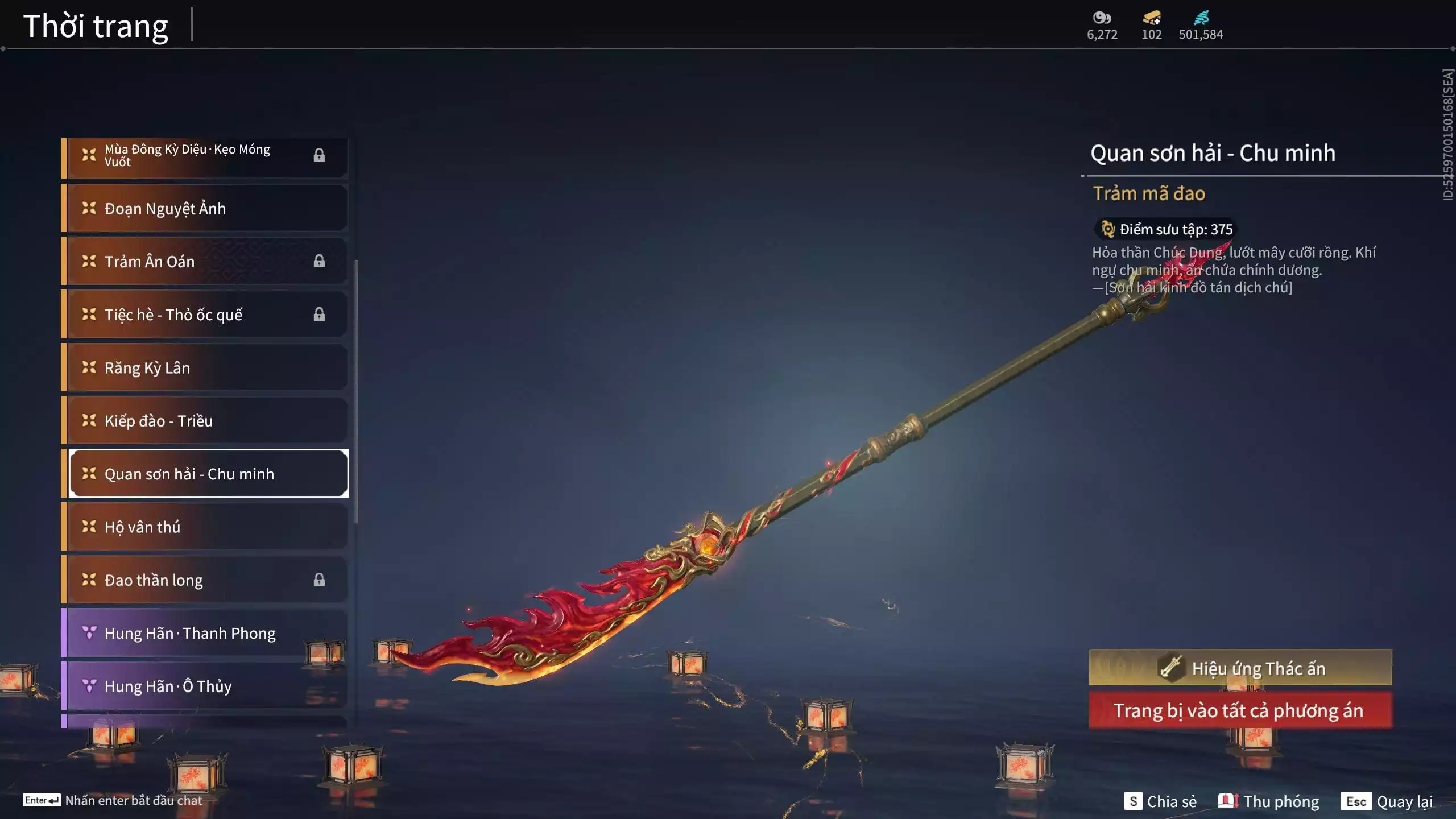Screen dimensions: 1456x819
Task: Click Trang bị vào tất cả phương án
Action: [1240, 710]
